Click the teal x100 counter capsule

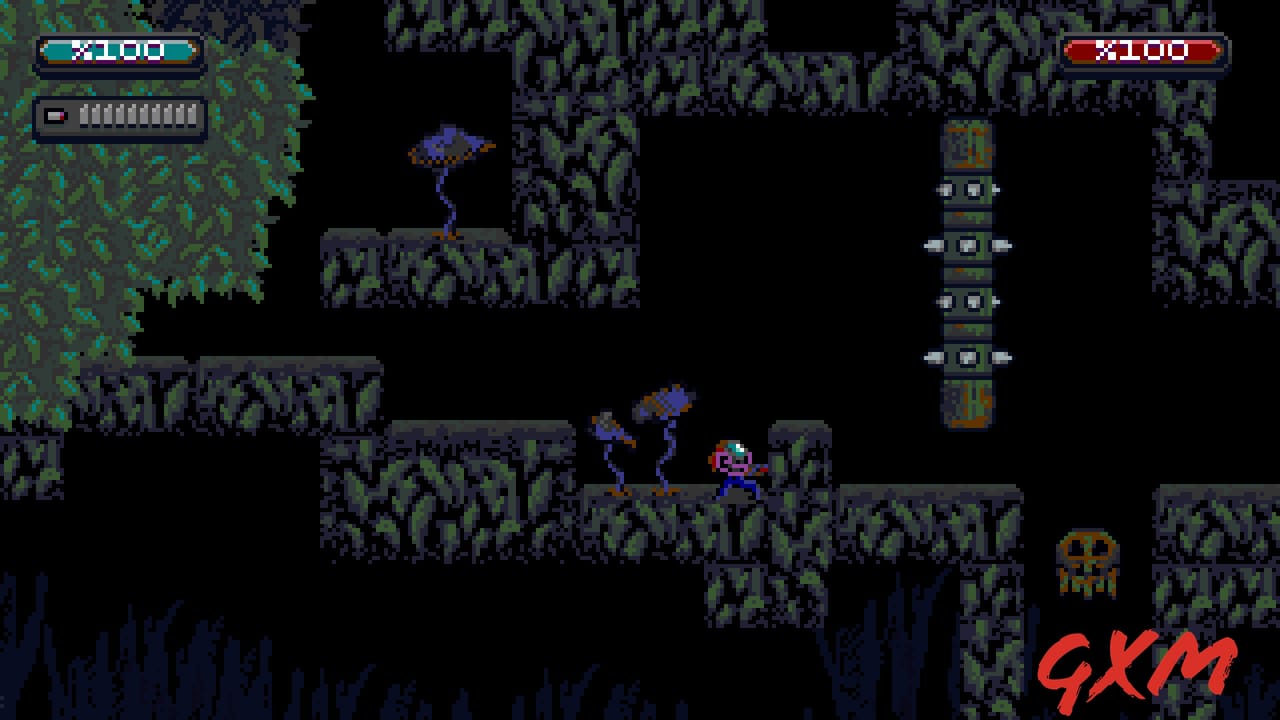coord(120,50)
